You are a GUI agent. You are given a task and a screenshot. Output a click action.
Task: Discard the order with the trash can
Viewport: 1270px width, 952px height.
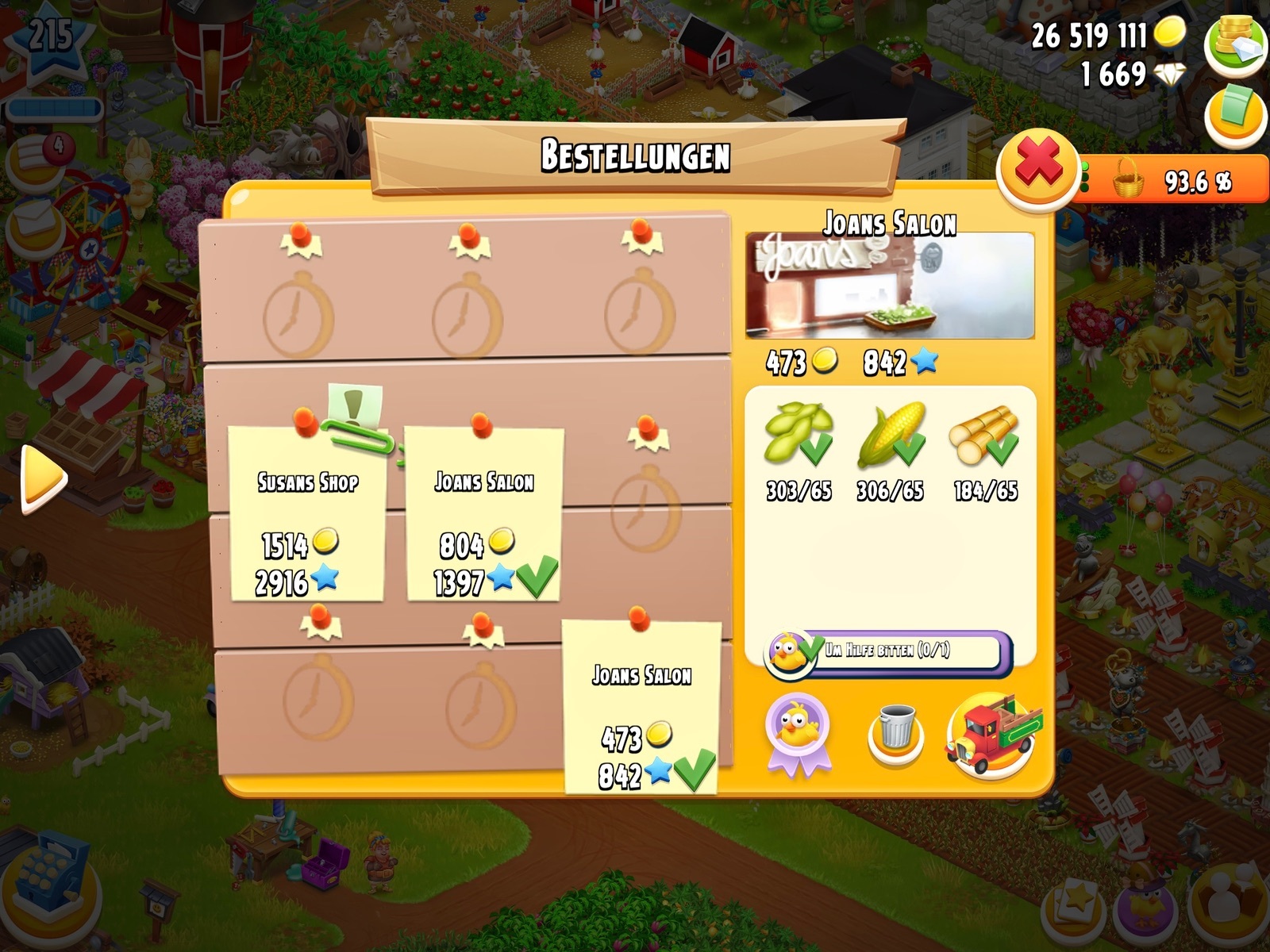coord(896,731)
